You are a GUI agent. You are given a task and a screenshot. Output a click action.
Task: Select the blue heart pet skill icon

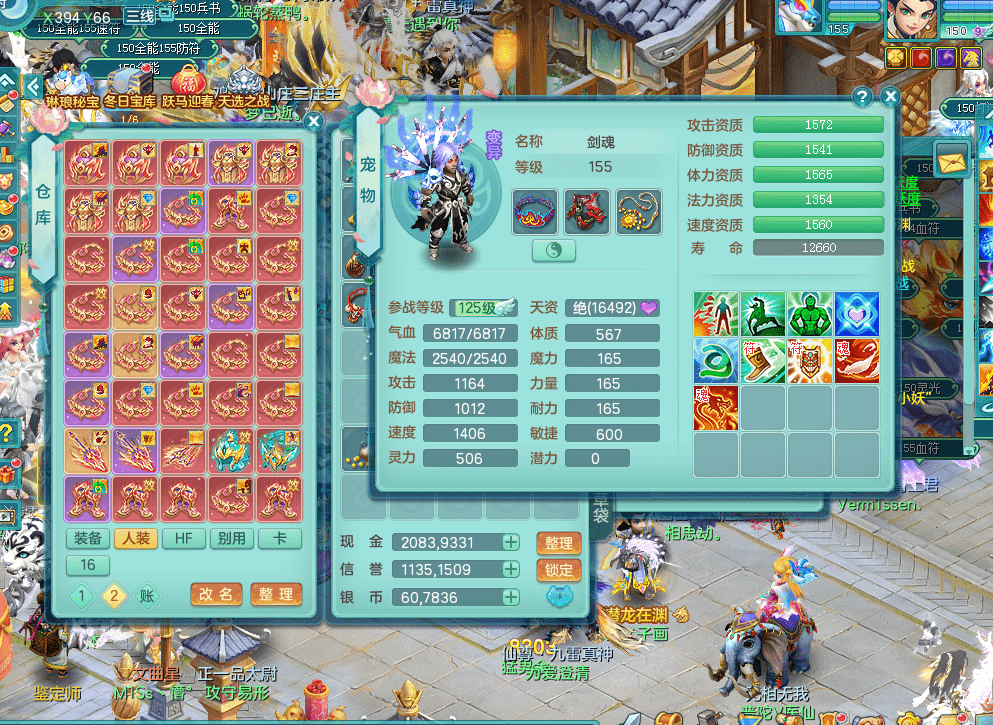(857, 314)
